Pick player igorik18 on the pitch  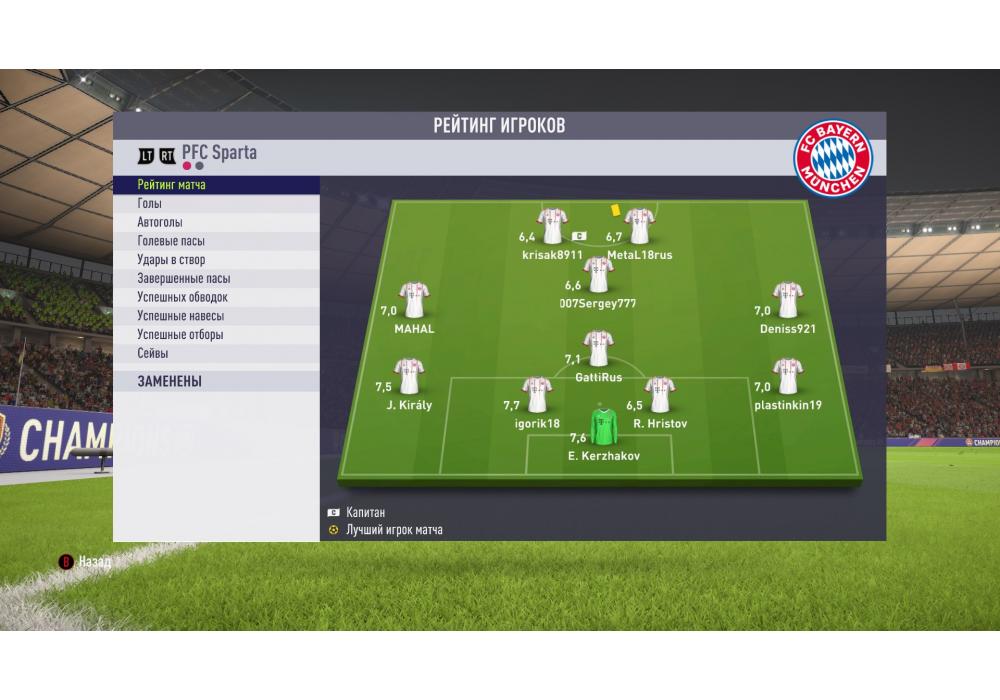(x=538, y=394)
